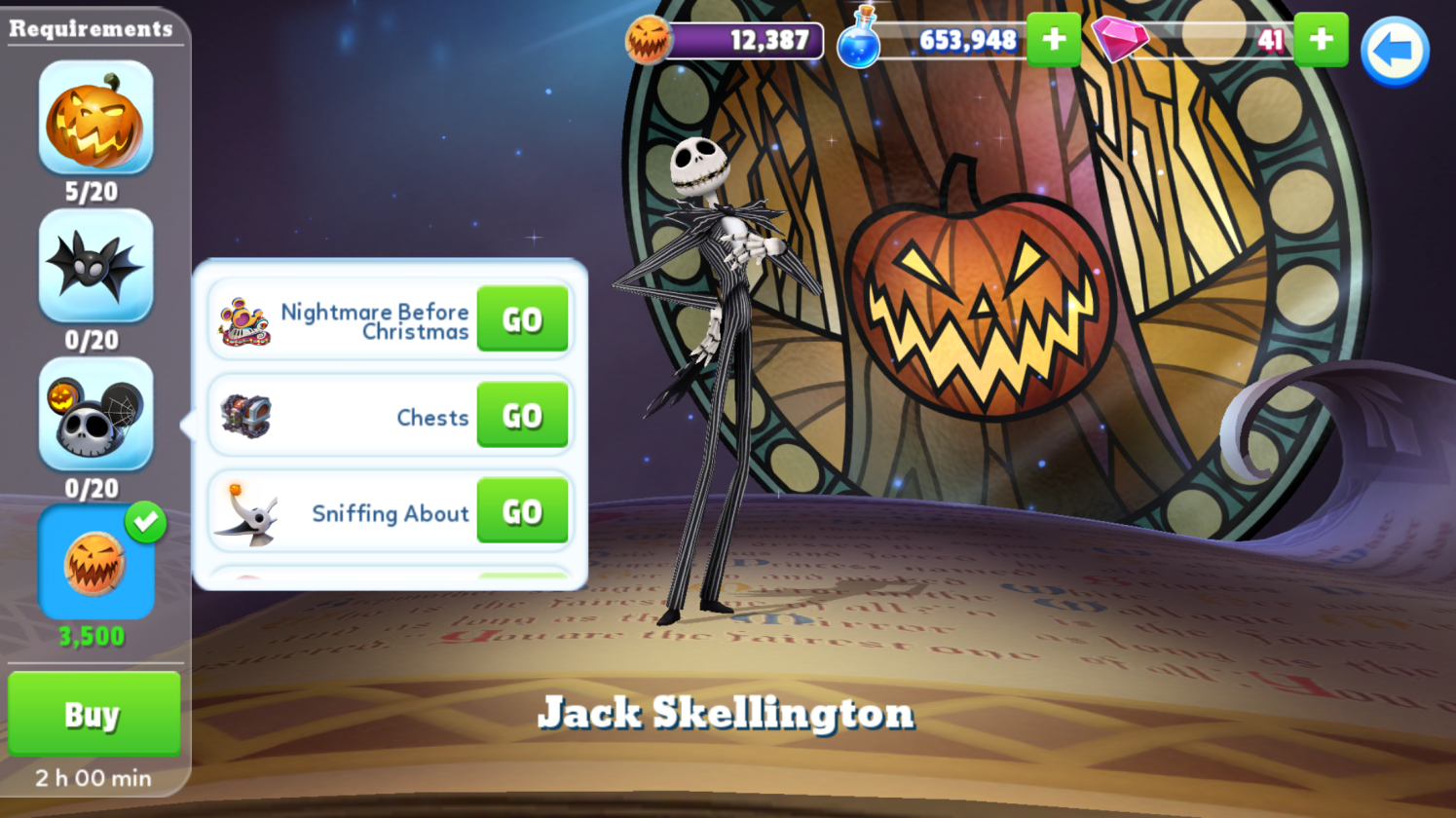This screenshot has height=818, width=1456.
Task: Select the jack-o'-lantern pumpkin requirement
Action: [x=95, y=118]
